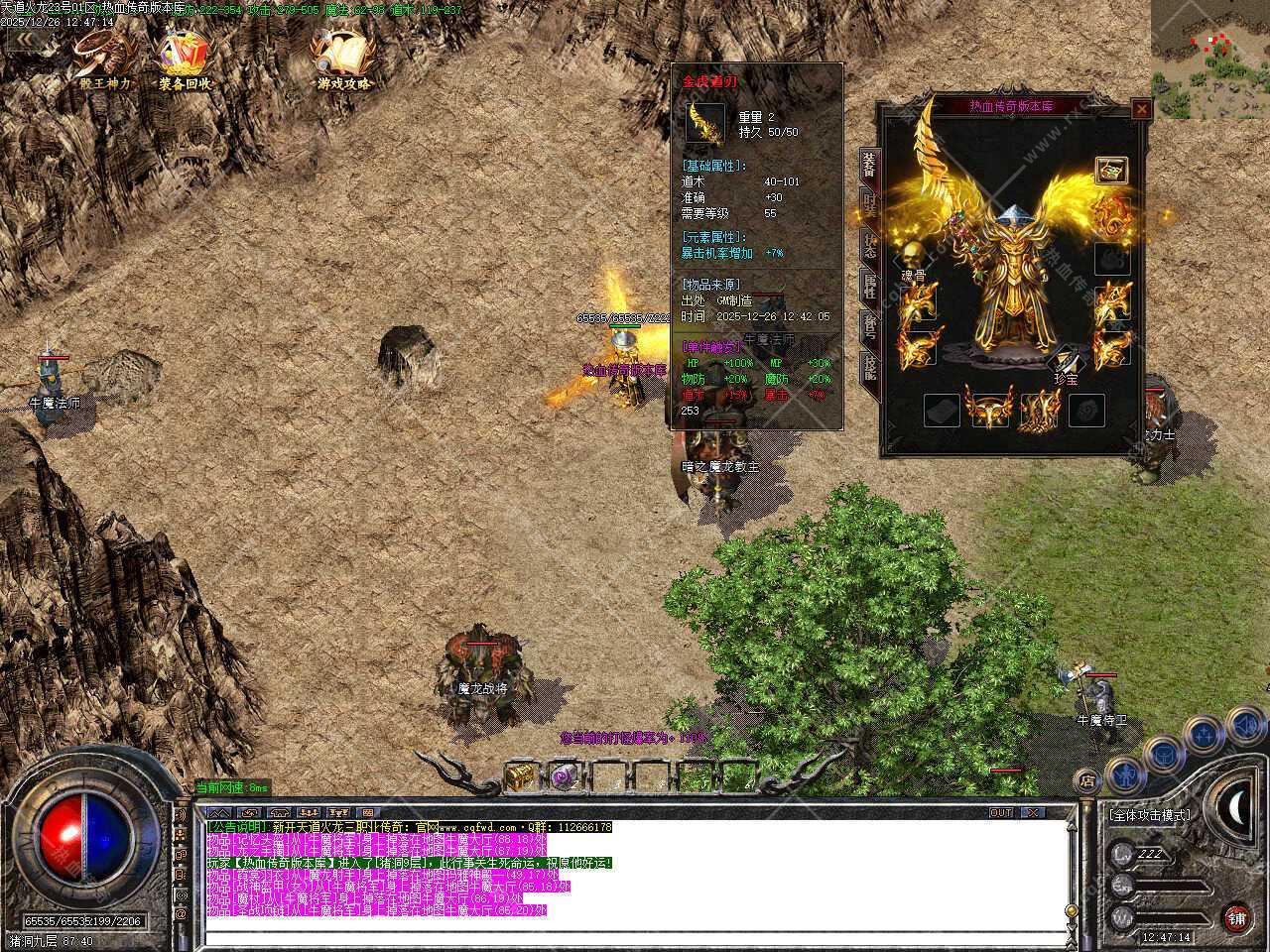Show the 称号 titles tab
Viewport: 1270px width, 952px height.
[869, 328]
